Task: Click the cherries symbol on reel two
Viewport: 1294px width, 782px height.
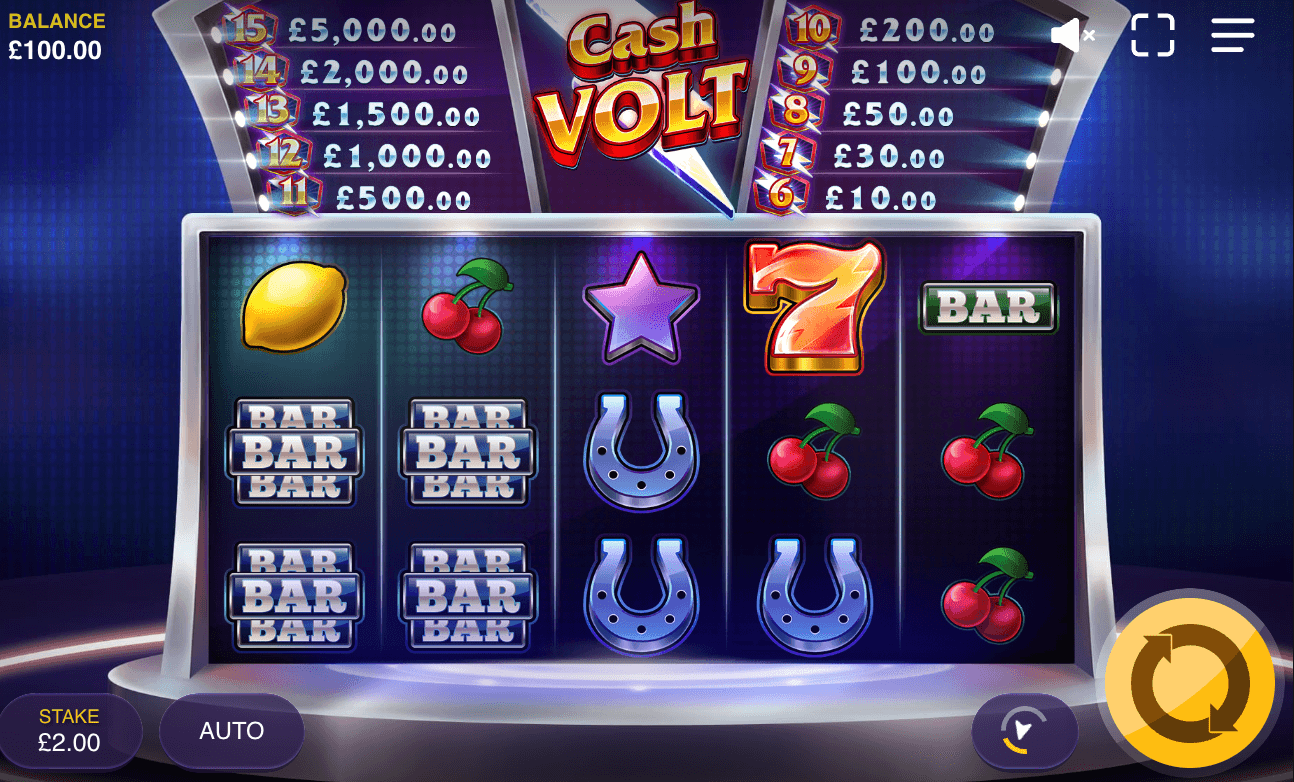Action: 466,307
